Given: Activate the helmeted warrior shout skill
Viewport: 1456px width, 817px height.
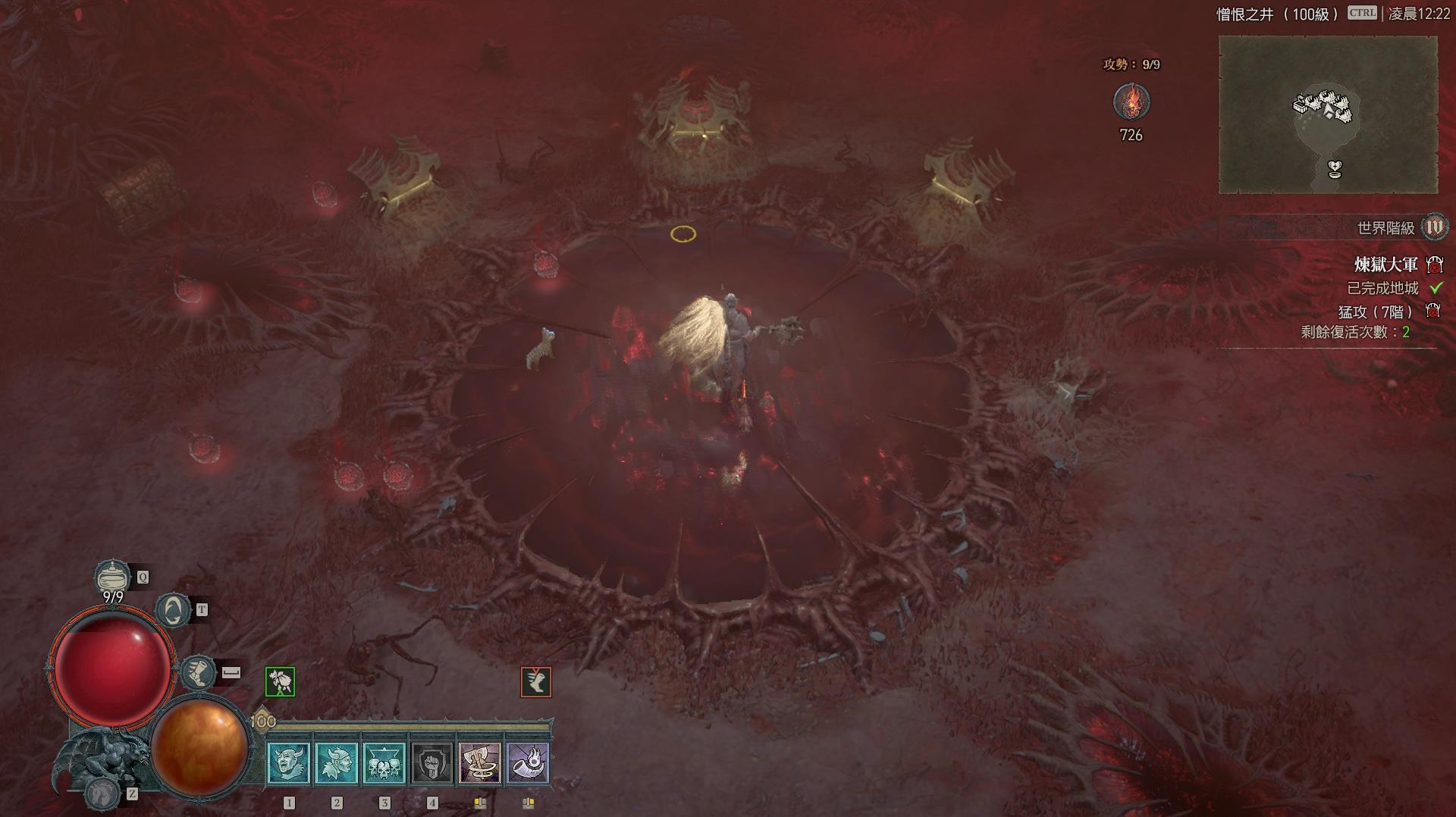Looking at the screenshot, I should [x=337, y=762].
